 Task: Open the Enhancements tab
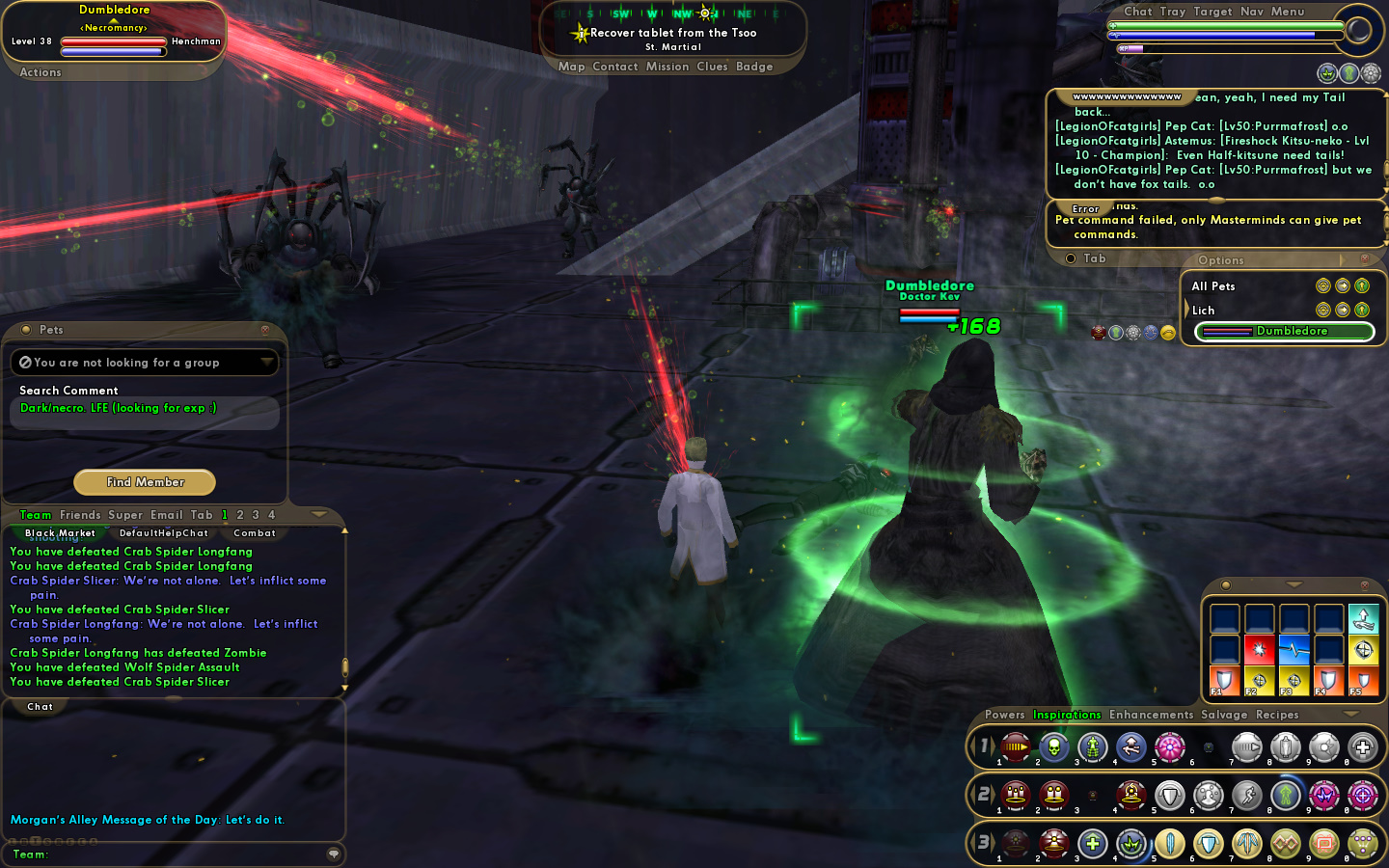pyautogui.click(x=1151, y=715)
